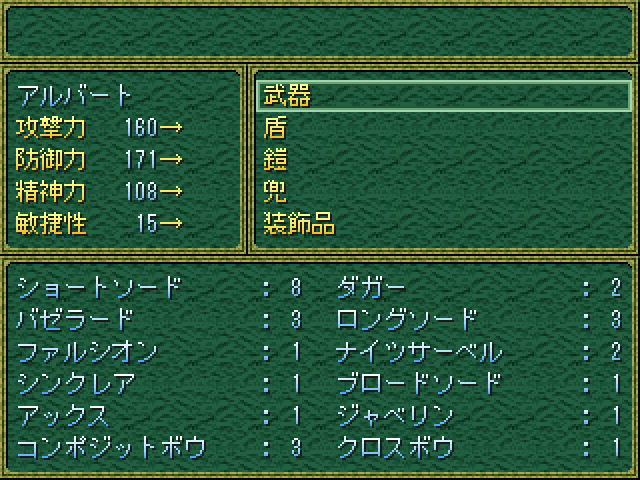Select the 兜 helmet category
Viewport: 640px width, 480px height.
(x=275, y=192)
